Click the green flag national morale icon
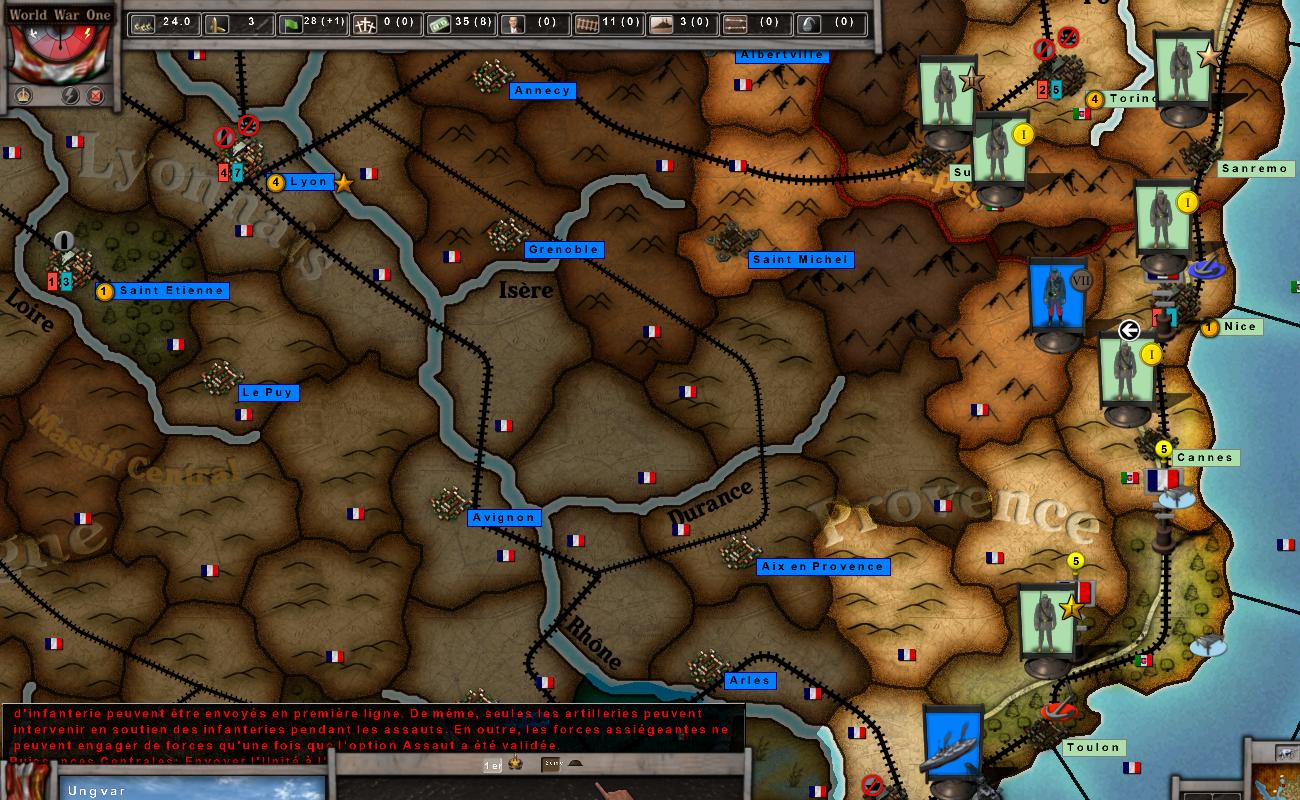1300x800 pixels. (x=292, y=22)
